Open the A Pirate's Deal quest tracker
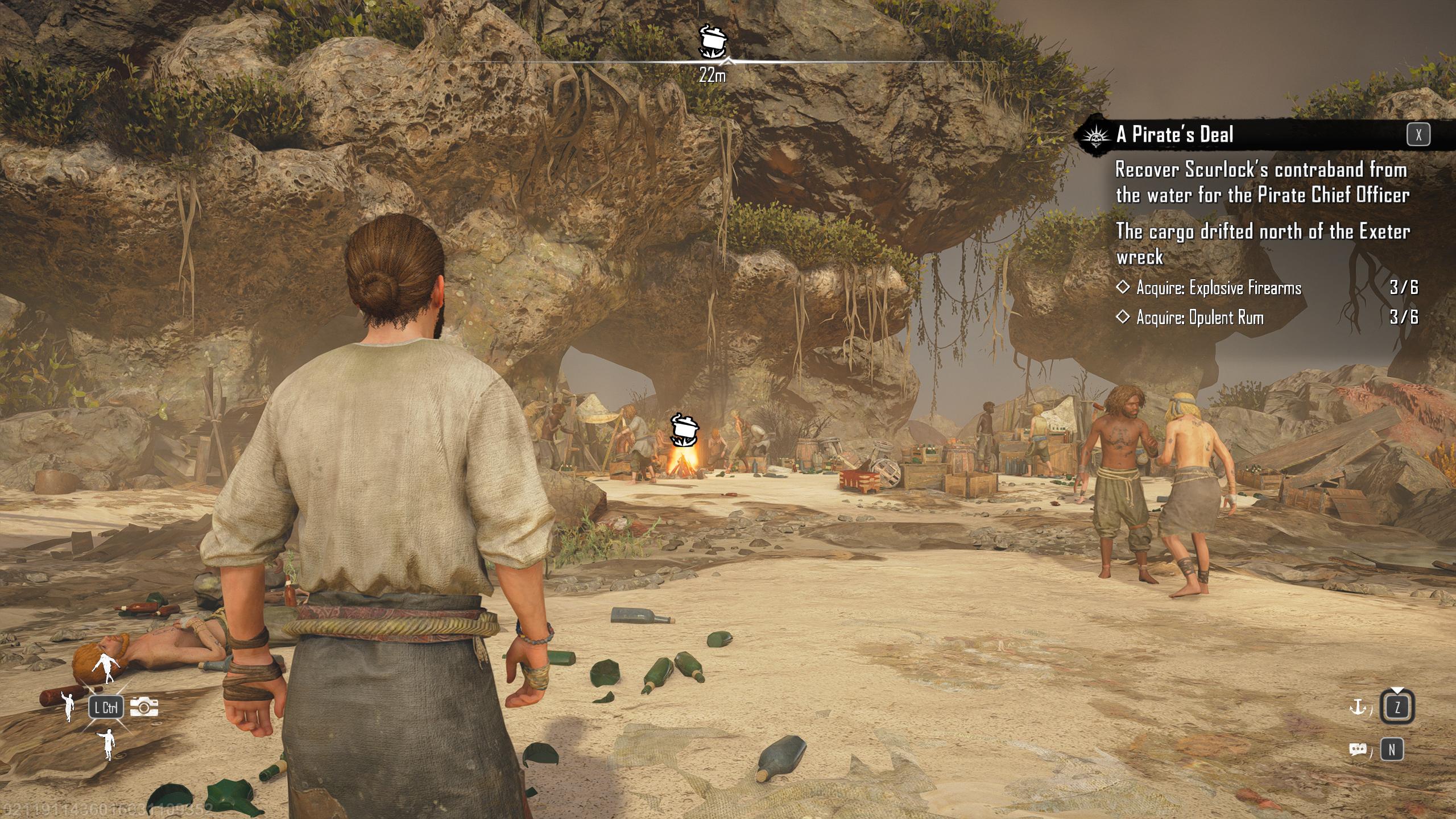This screenshot has width=1456, height=819. [x=1174, y=135]
